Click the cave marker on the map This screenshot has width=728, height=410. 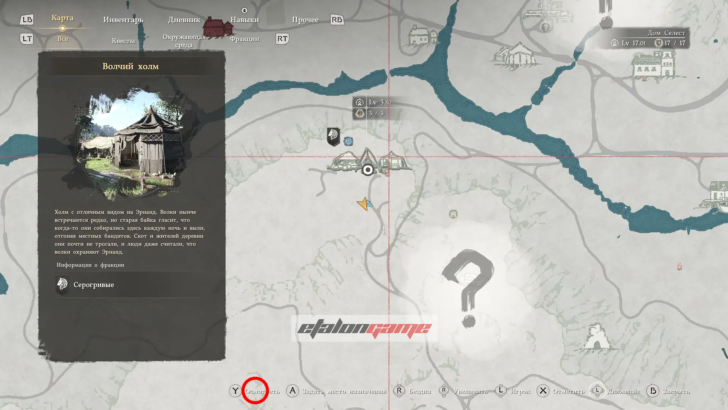point(599,336)
